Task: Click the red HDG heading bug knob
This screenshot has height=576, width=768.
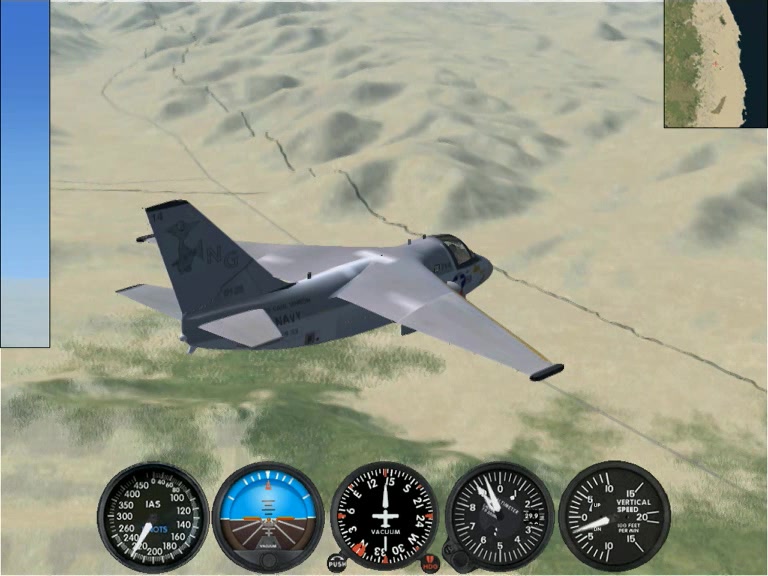Action: (x=431, y=563)
